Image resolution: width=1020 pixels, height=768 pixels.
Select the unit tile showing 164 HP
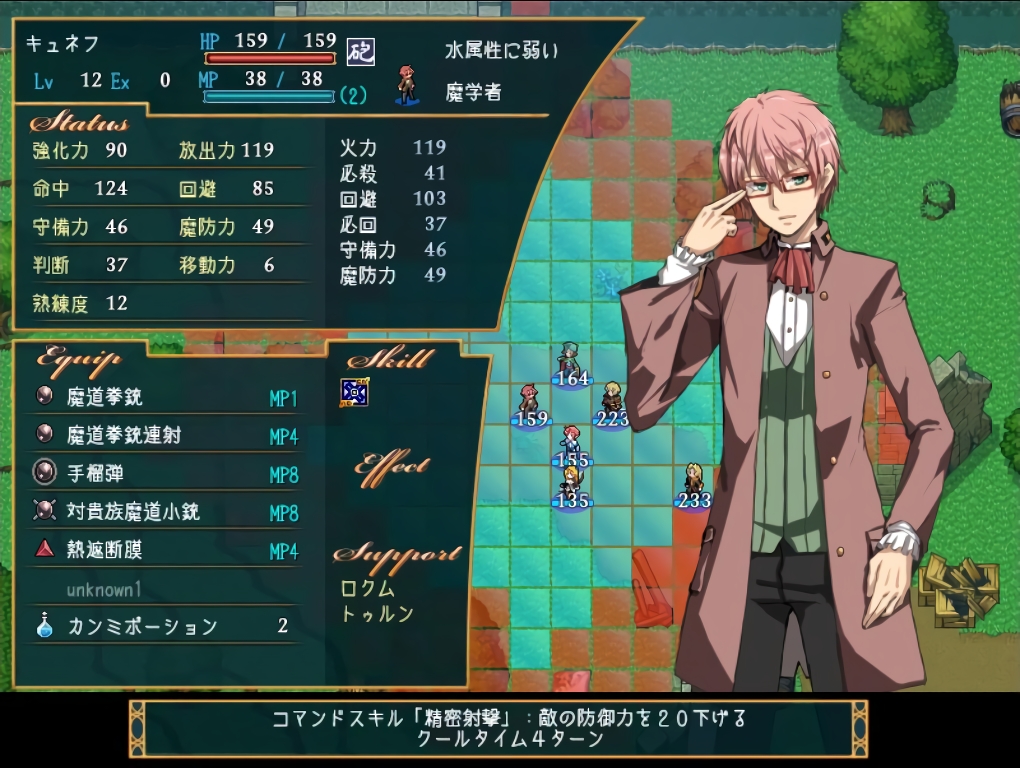571,363
